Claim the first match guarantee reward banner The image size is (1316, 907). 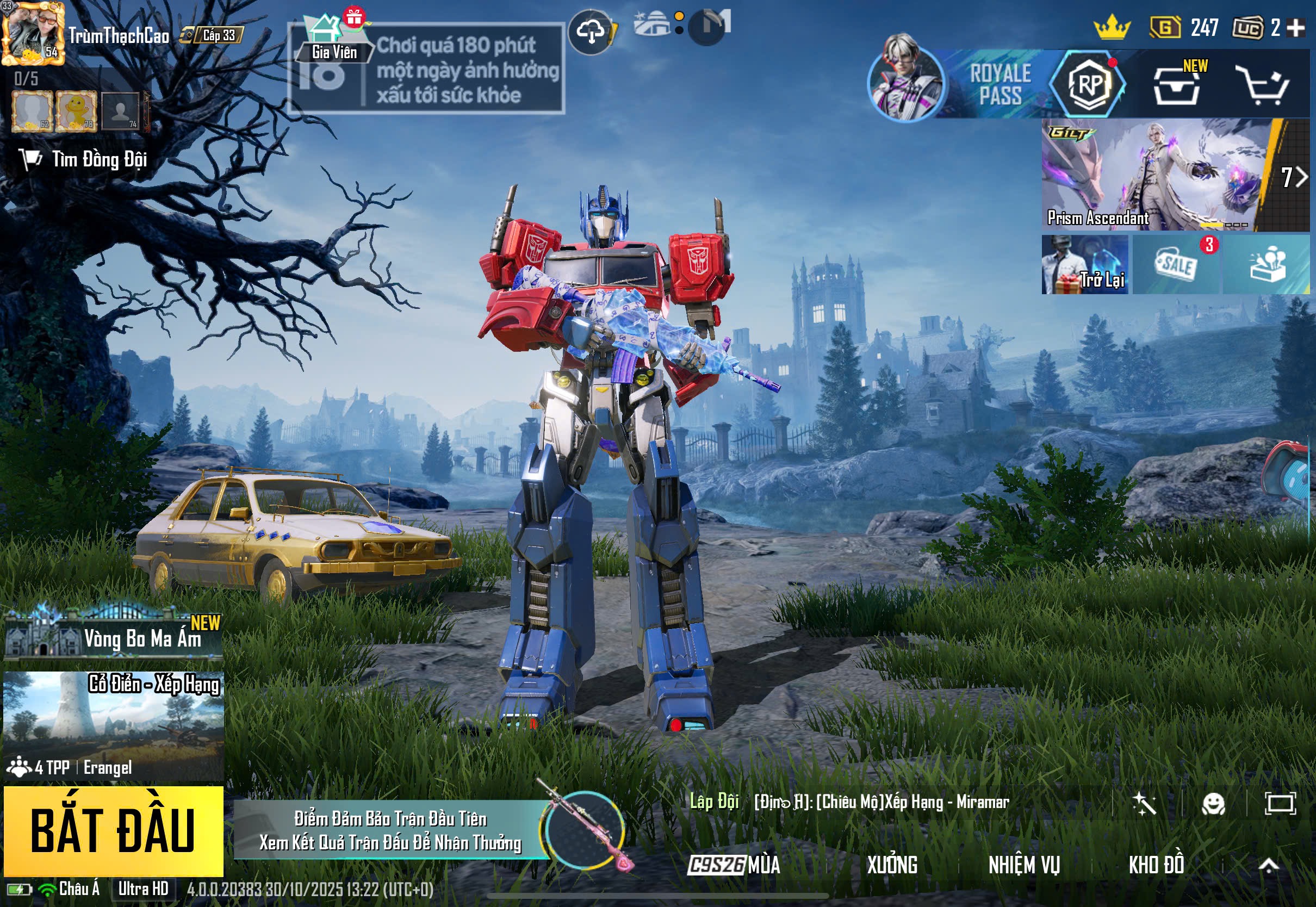coord(390,830)
